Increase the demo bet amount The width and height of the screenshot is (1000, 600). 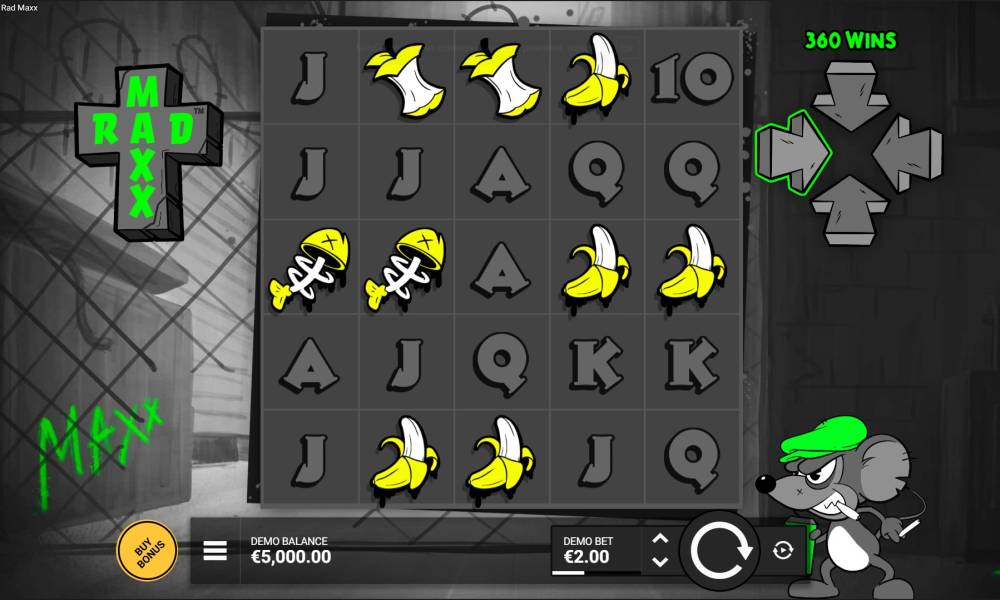point(659,539)
